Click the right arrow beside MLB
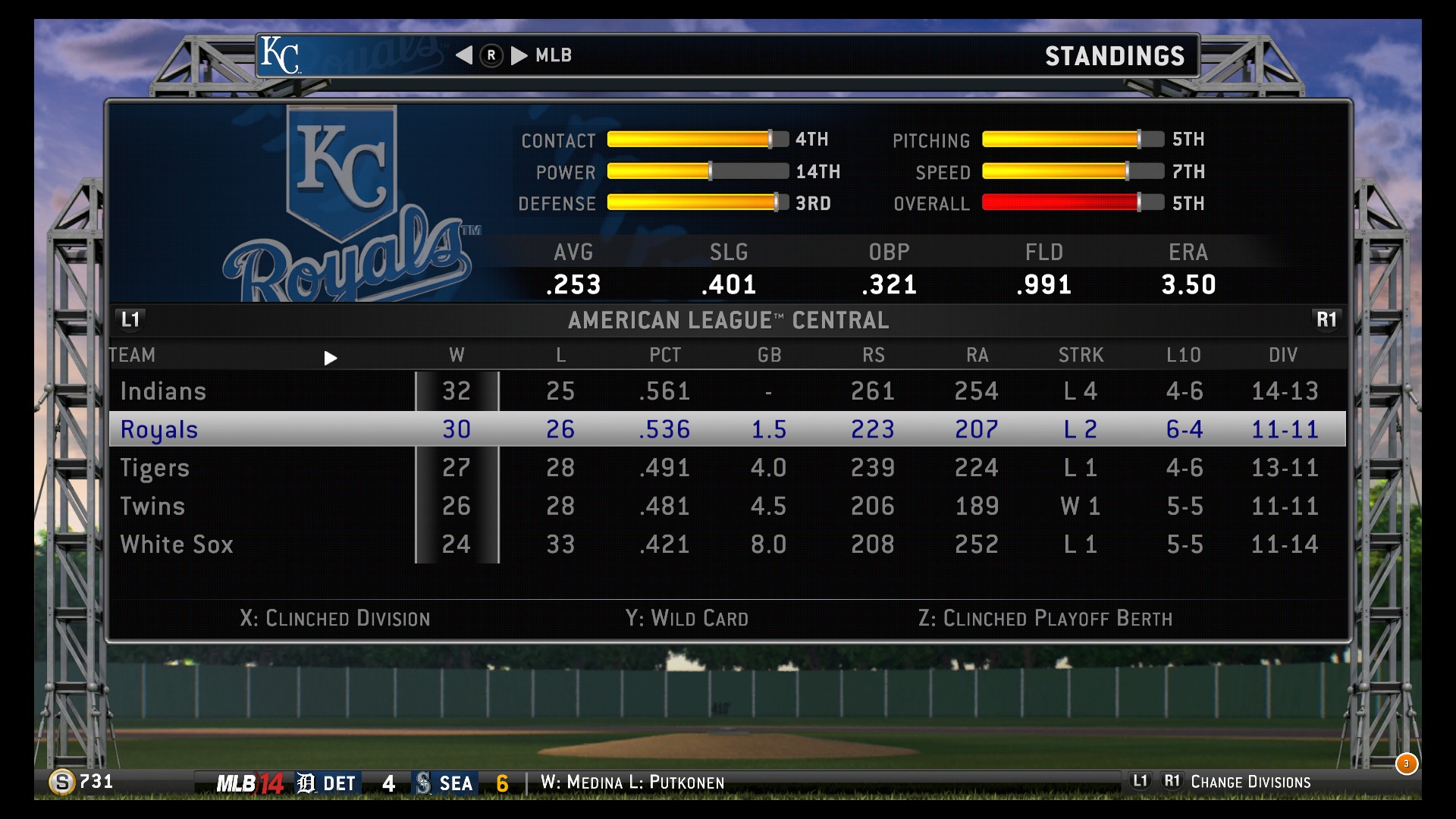 519,55
